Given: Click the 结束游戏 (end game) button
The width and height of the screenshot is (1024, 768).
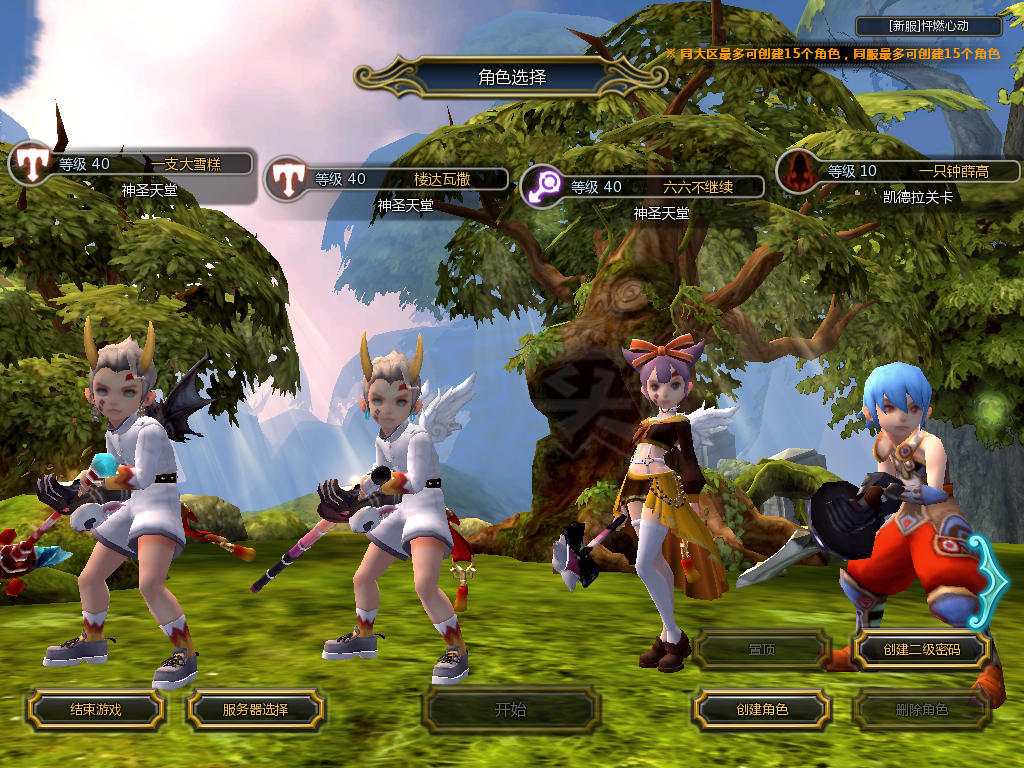Looking at the screenshot, I should 95,710.
